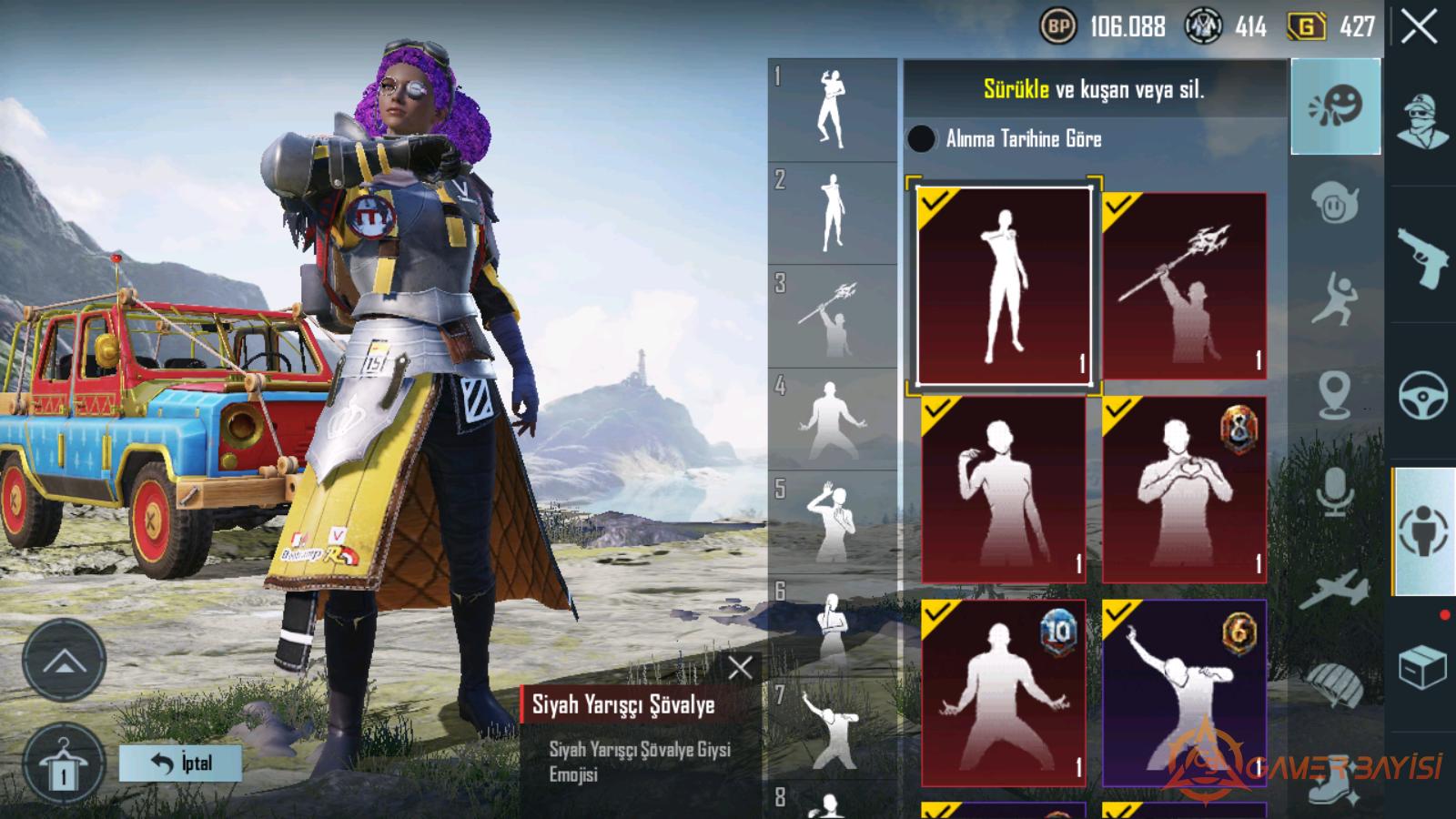Close the Siyah Yarışçı Şövalye tooltip

[x=740, y=668]
